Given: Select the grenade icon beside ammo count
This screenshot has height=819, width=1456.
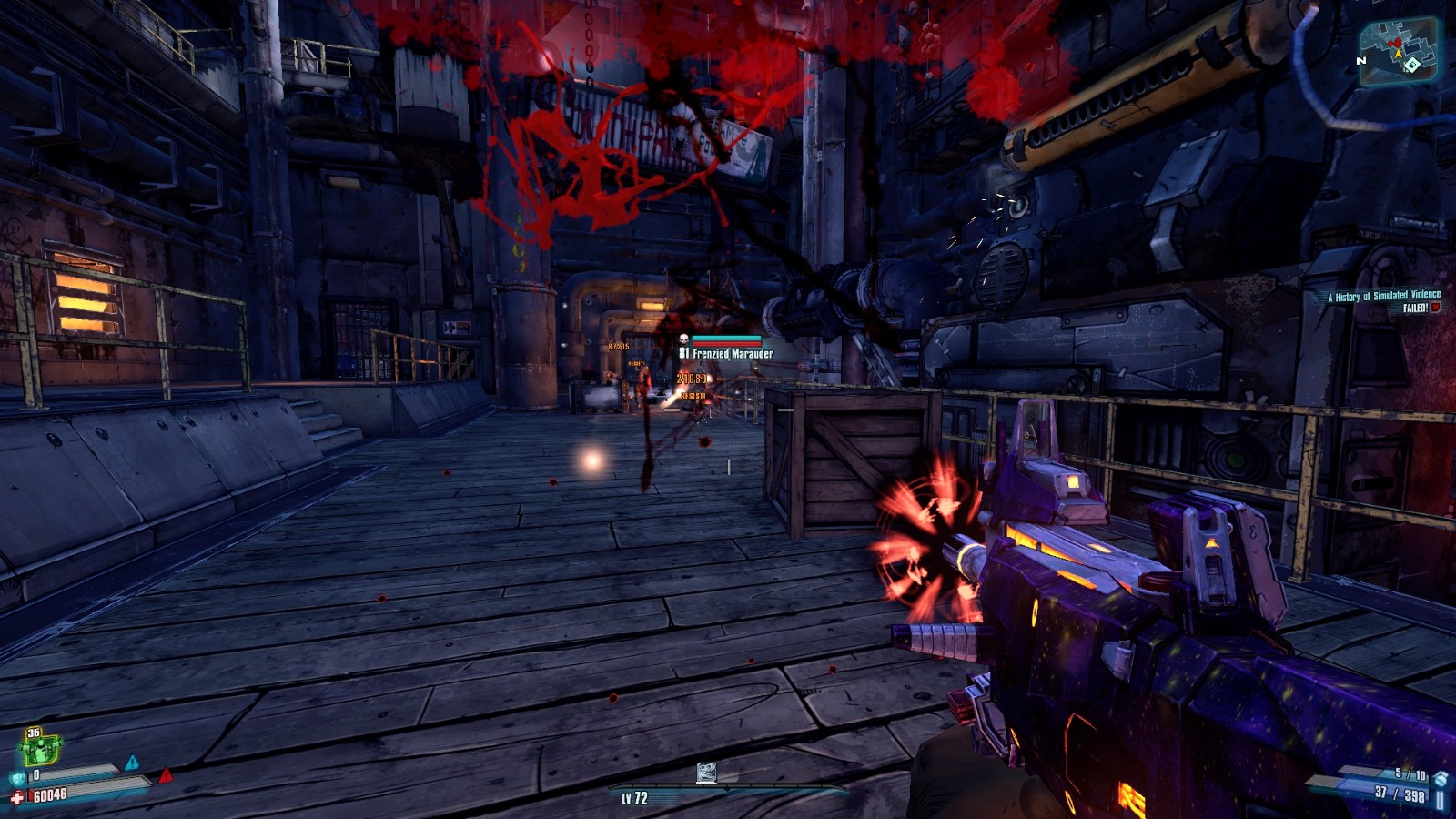Looking at the screenshot, I should [x=1441, y=778].
